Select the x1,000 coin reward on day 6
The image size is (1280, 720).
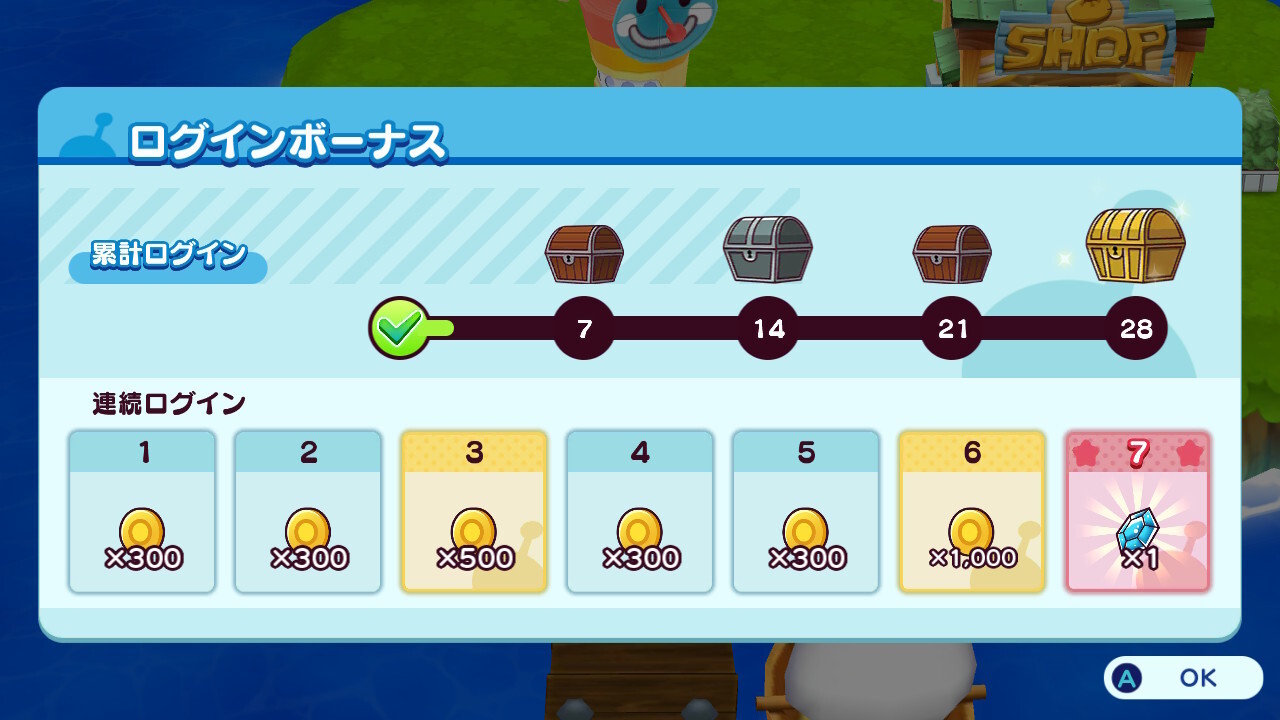(971, 512)
